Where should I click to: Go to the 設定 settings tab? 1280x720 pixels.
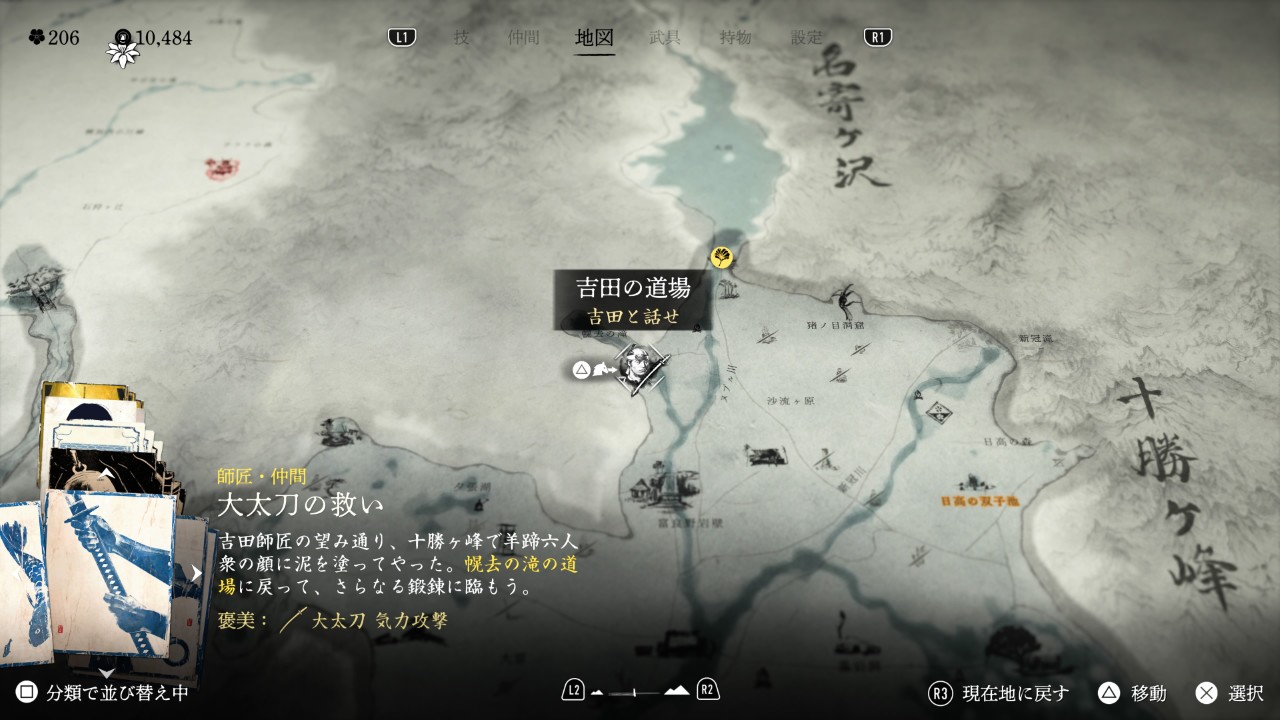pos(807,38)
